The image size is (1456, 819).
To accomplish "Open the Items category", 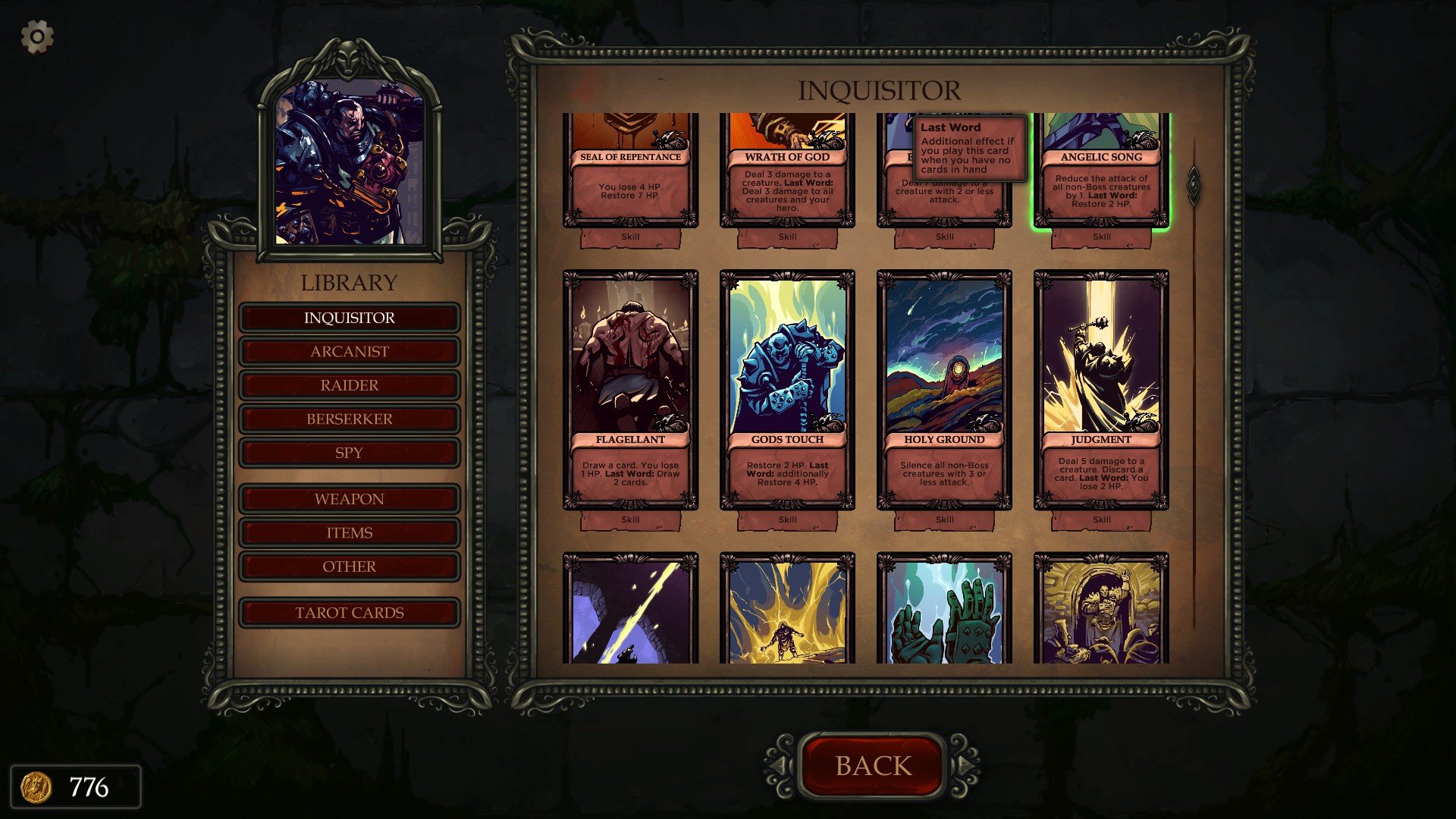I will pos(349,533).
